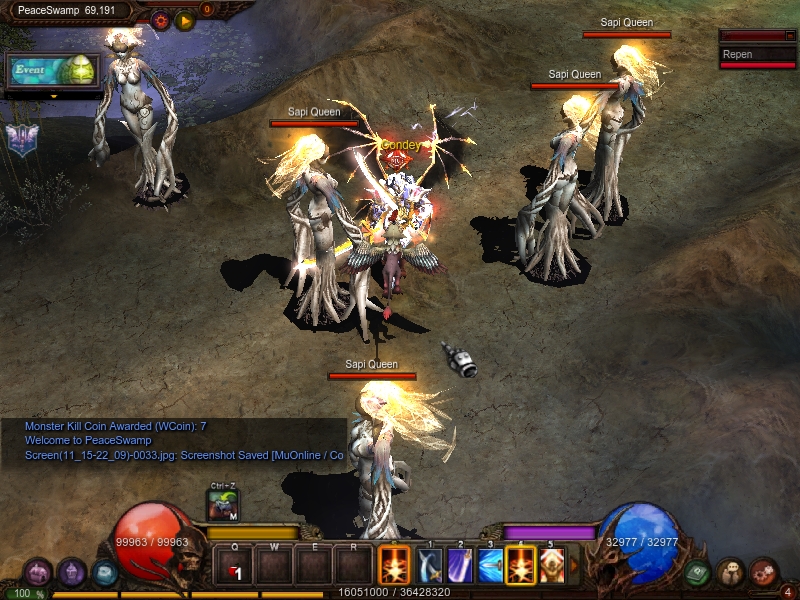Activate the skill in slot 1
800x600 pixels.
(x=430, y=566)
